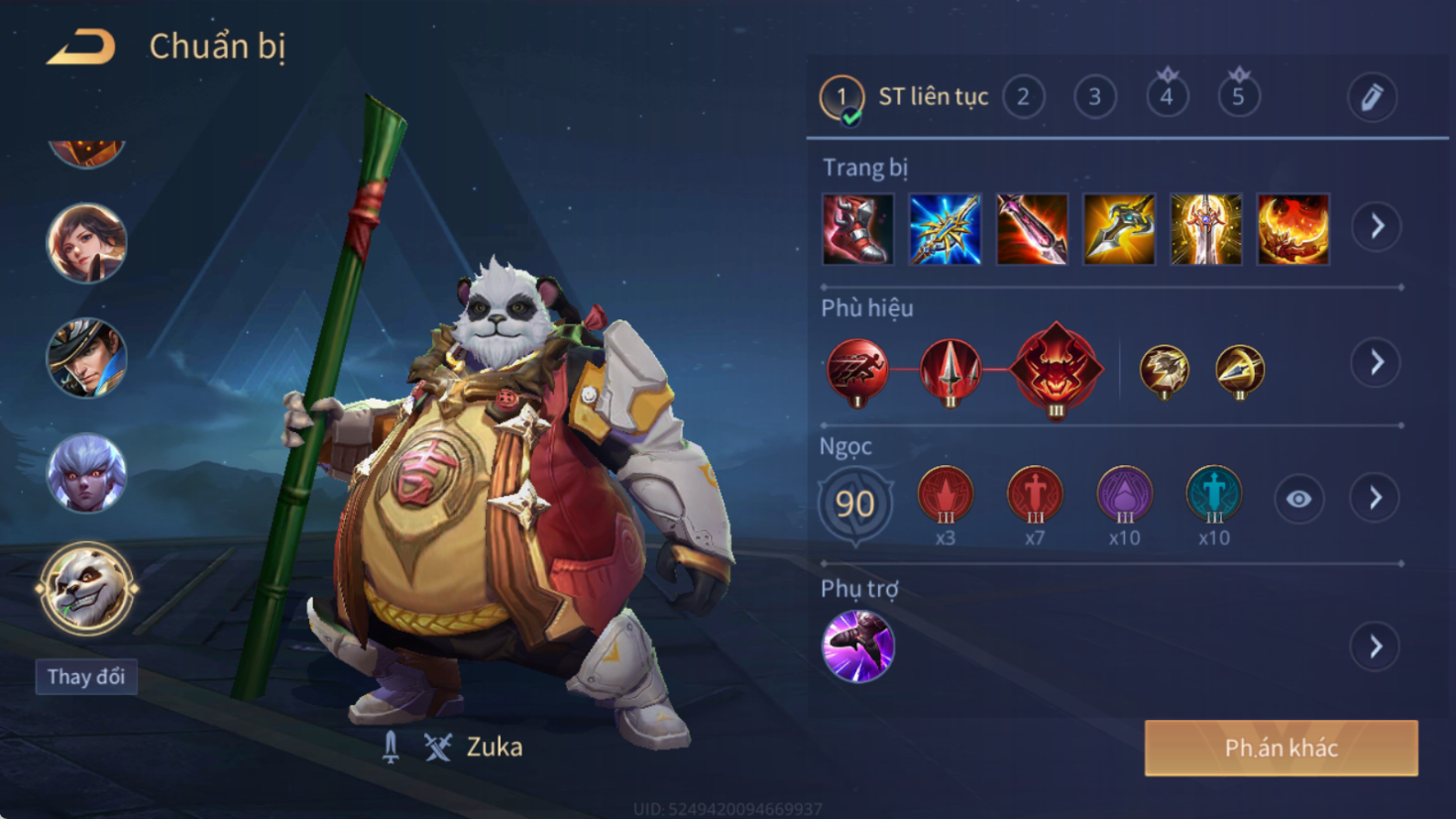Choose build preset 4
This screenshot has height=819, width=1456.
pyautogui.click(x=1167, y=97)
